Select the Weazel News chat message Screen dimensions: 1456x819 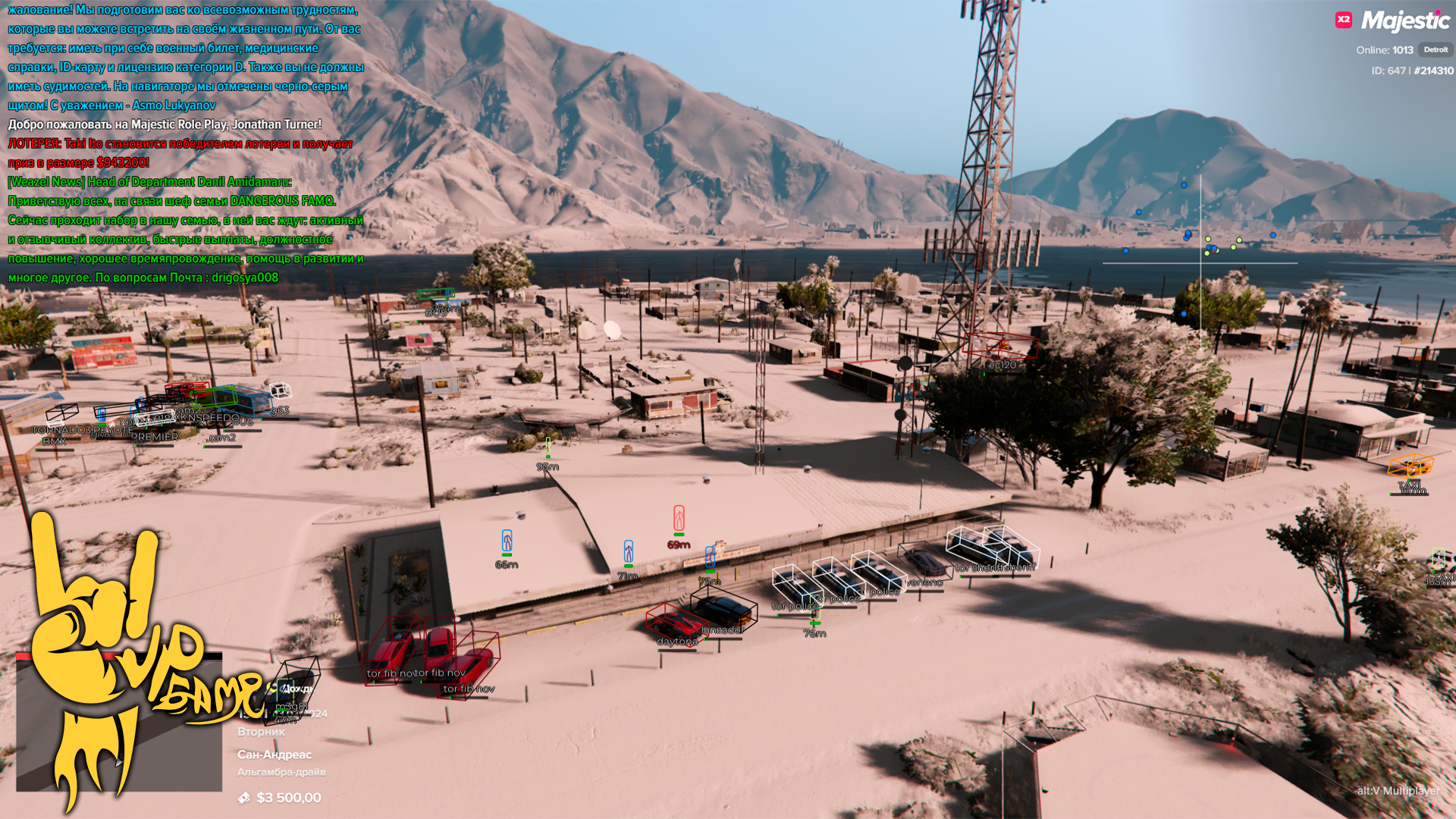[149, 182]
